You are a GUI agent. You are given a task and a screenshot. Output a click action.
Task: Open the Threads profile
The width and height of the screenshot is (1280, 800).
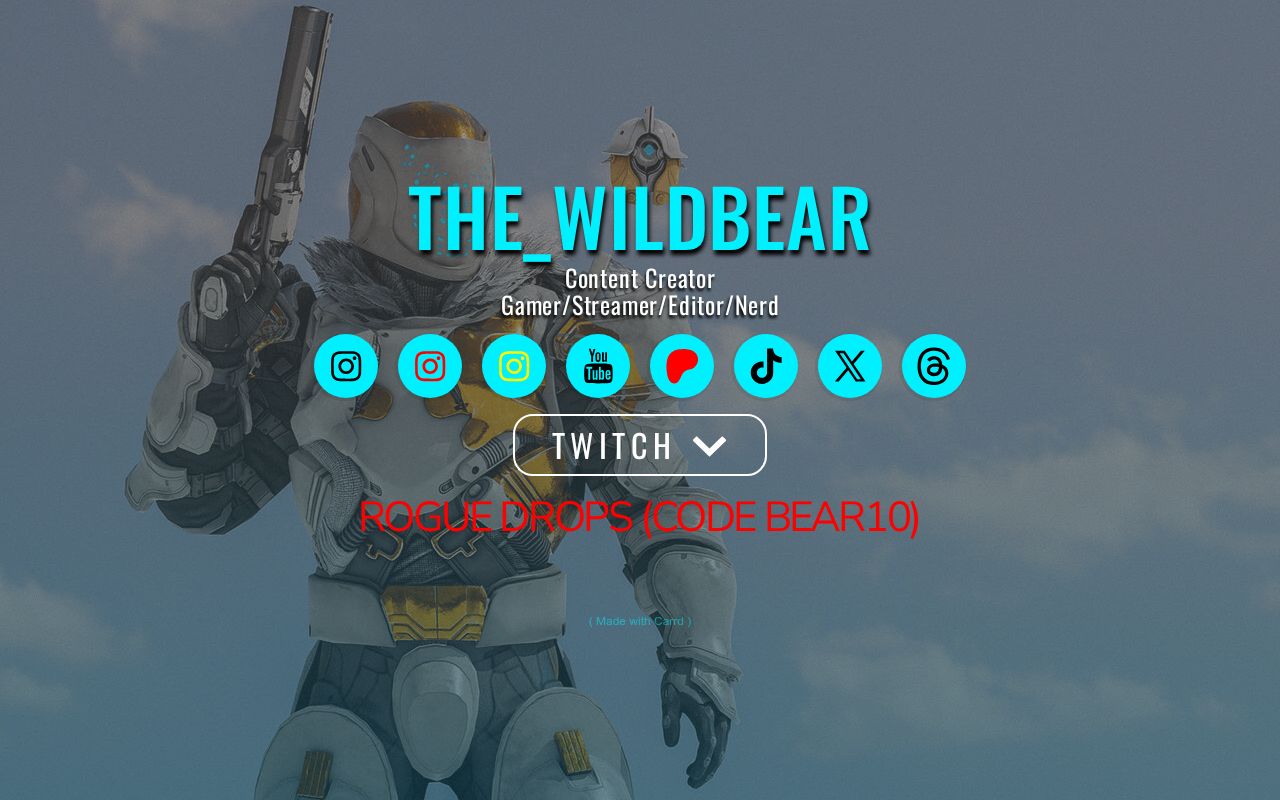933,366
